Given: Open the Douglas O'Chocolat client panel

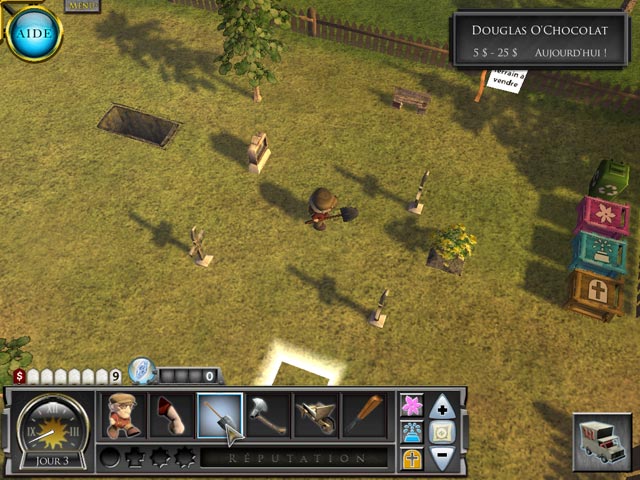Looking at the screenshot, I should pos(540,39).
